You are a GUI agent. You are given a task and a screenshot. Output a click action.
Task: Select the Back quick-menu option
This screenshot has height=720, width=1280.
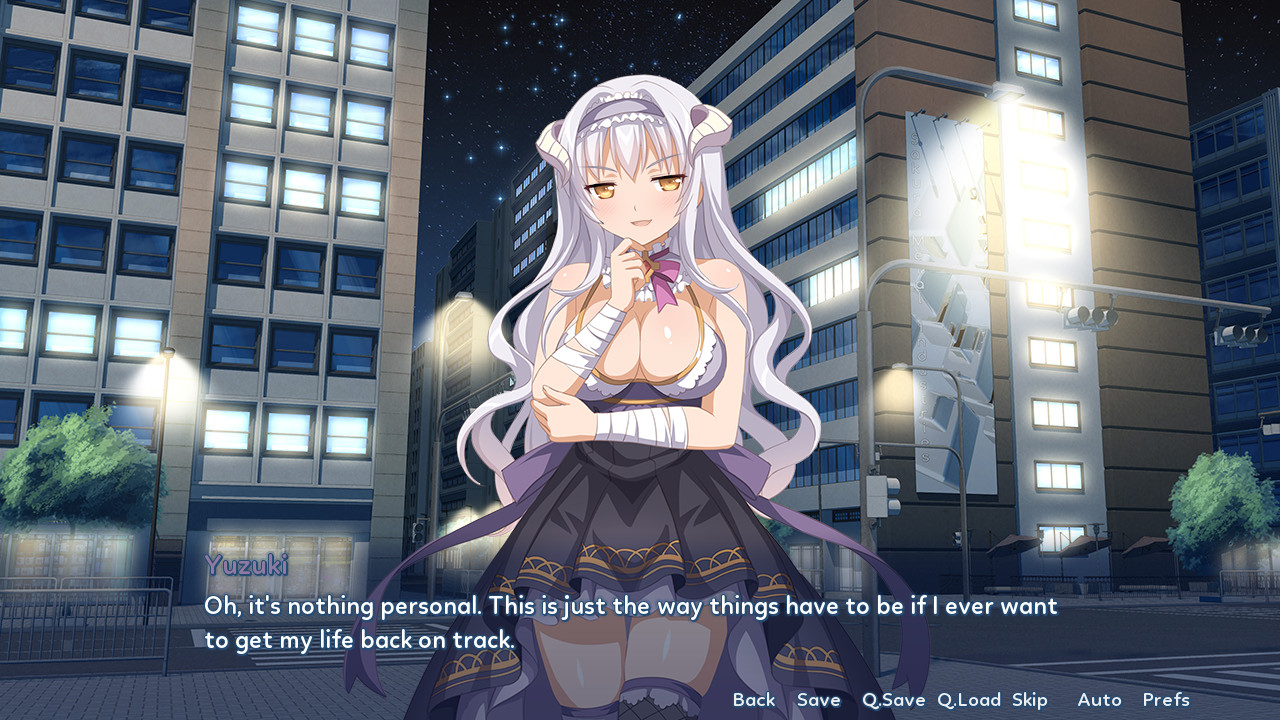[x=754, y=700]
